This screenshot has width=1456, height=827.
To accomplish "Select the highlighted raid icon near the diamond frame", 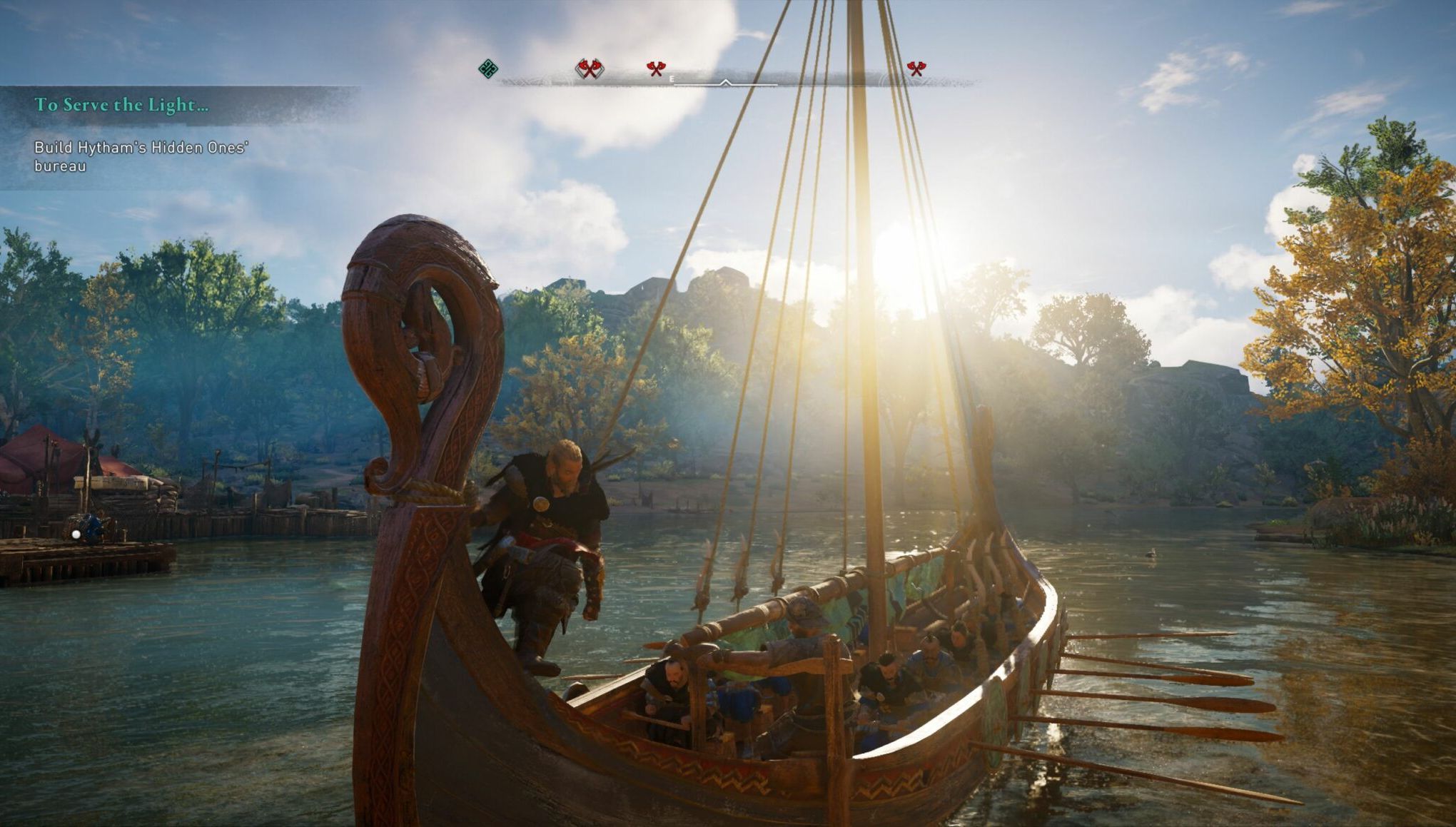I will tap(589, 69).
